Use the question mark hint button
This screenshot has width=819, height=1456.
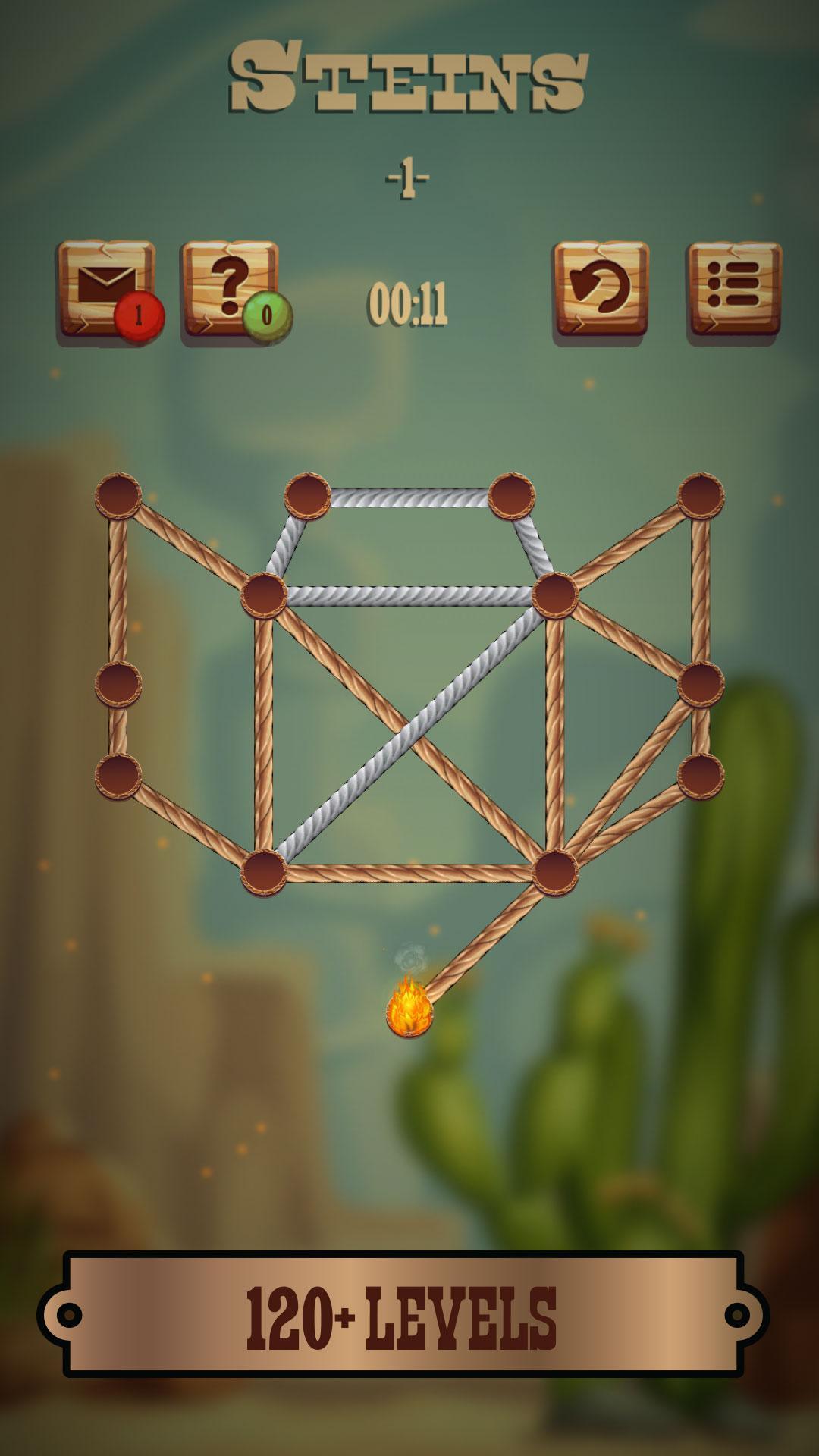point(231,289)
